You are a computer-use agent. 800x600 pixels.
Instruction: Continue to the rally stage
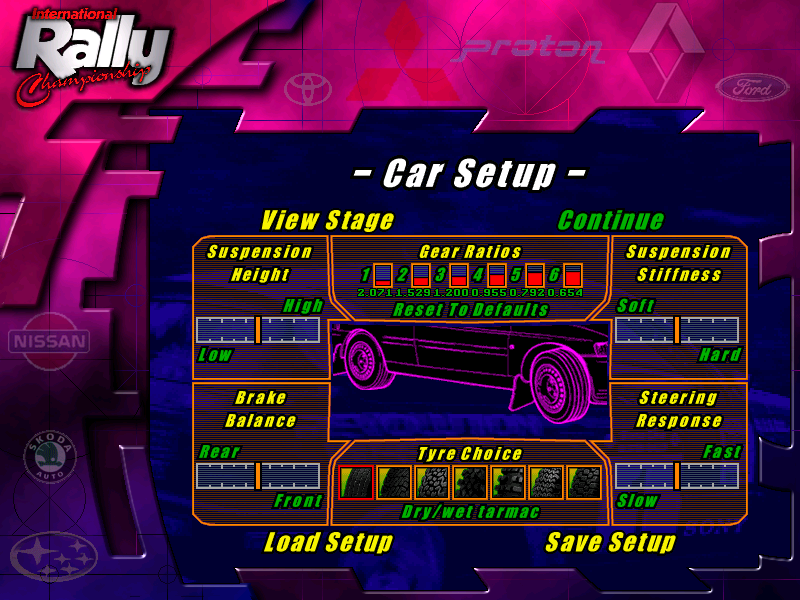(x=610, y=220)
